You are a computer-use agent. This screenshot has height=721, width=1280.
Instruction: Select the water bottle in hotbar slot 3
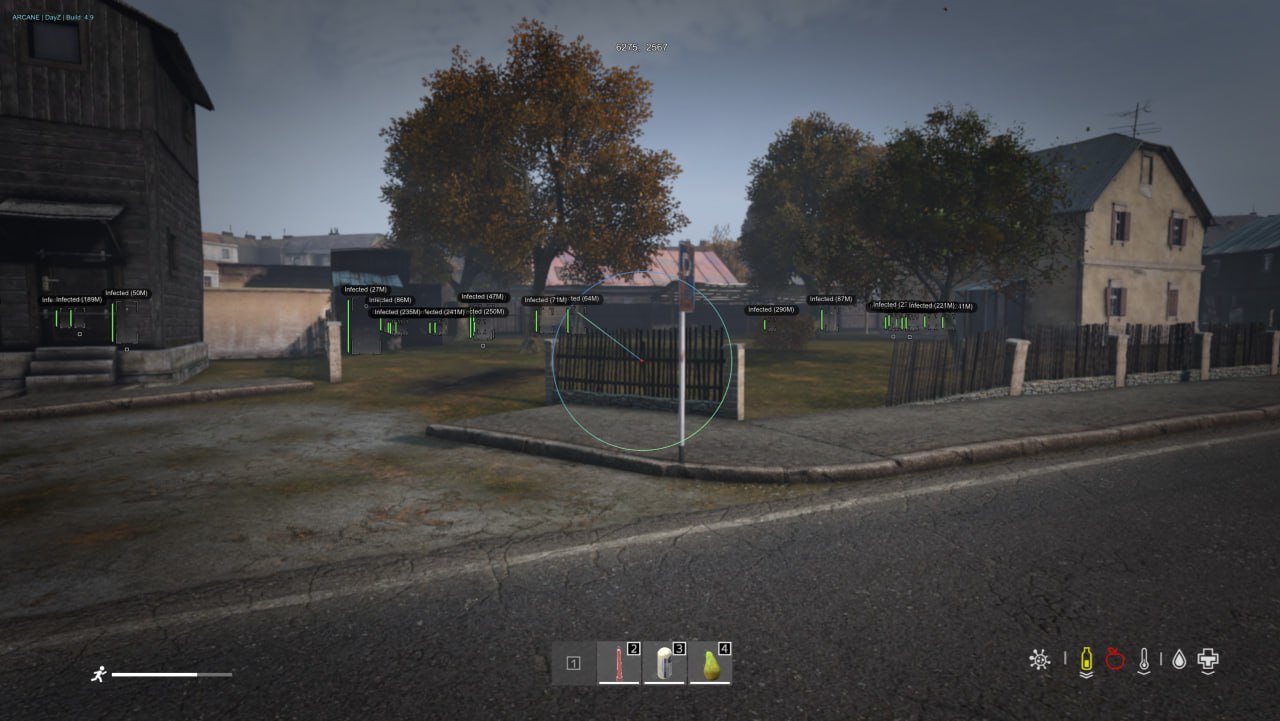[664, 663]
